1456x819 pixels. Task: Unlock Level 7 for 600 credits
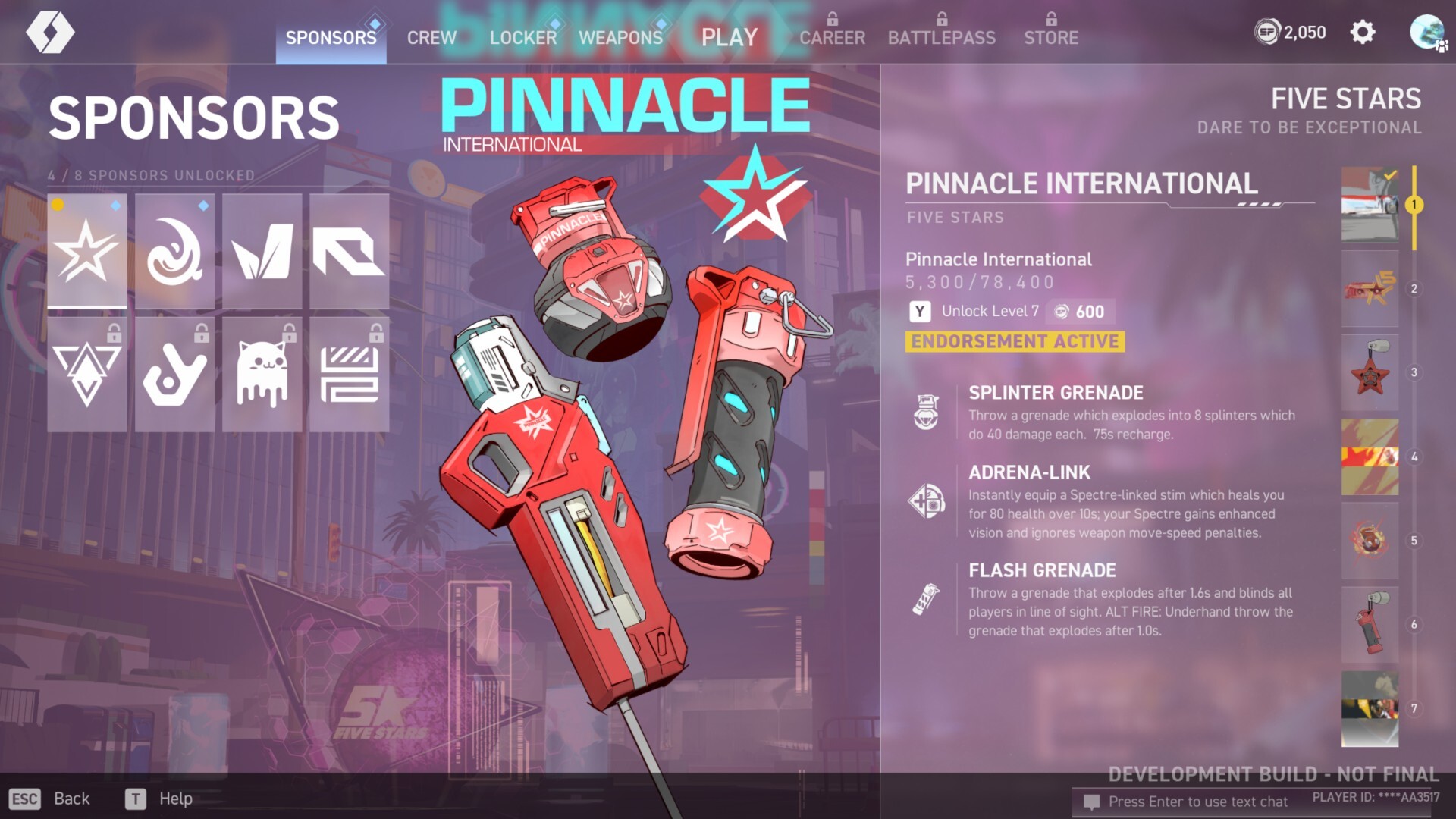point(1009,311)
